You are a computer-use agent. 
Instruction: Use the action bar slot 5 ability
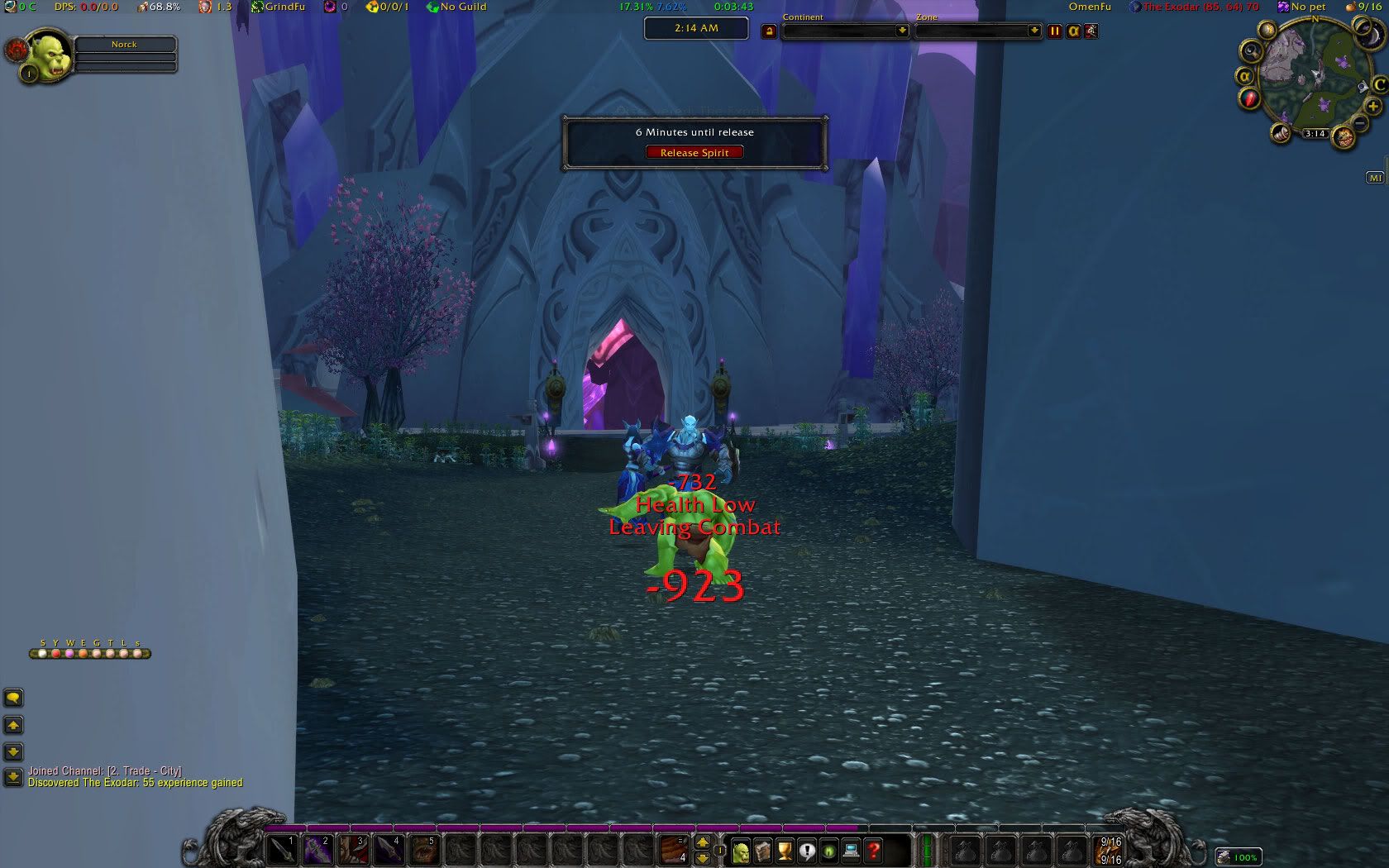pyautogui.click(x=424, y=849)
